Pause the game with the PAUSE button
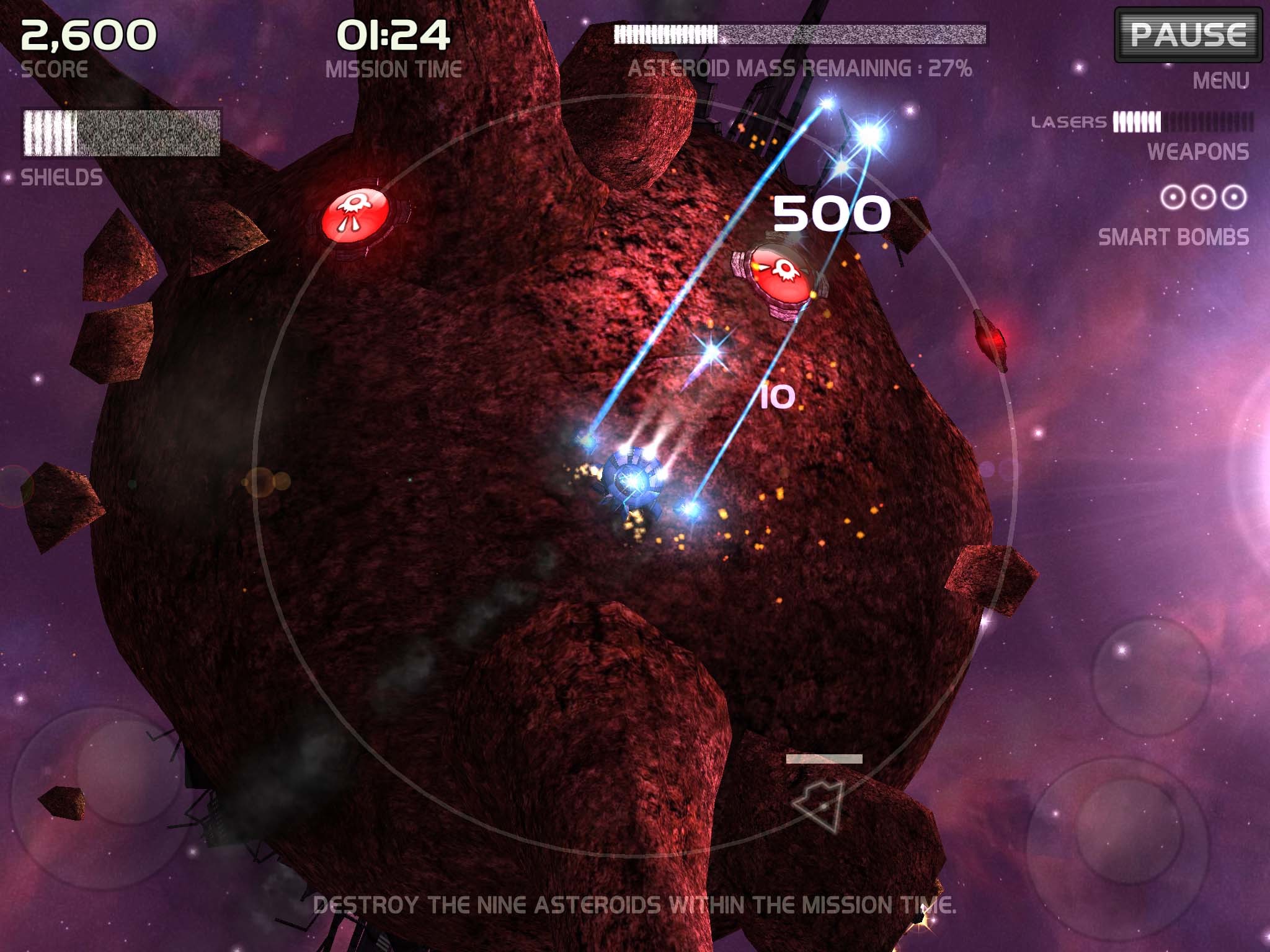The width and height of the screenshot is (1270, 952). 1188,35
